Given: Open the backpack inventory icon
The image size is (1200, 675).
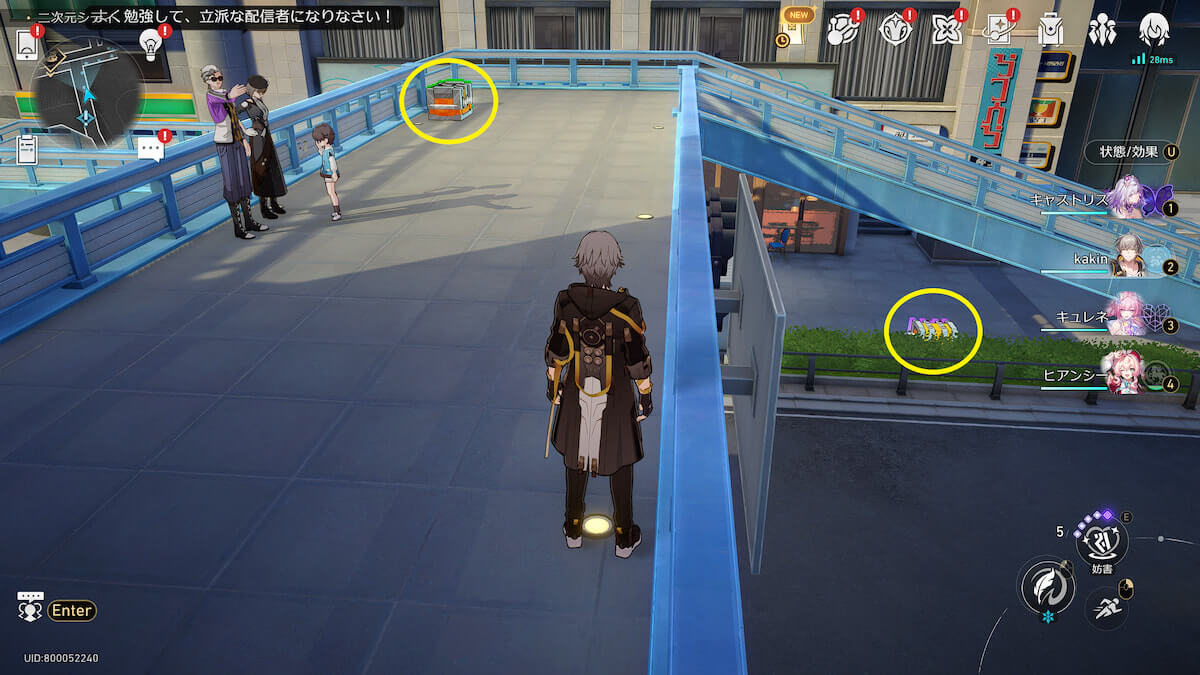Looking at the screenshot, I should pyautogui.click(x=1049, y=31).
